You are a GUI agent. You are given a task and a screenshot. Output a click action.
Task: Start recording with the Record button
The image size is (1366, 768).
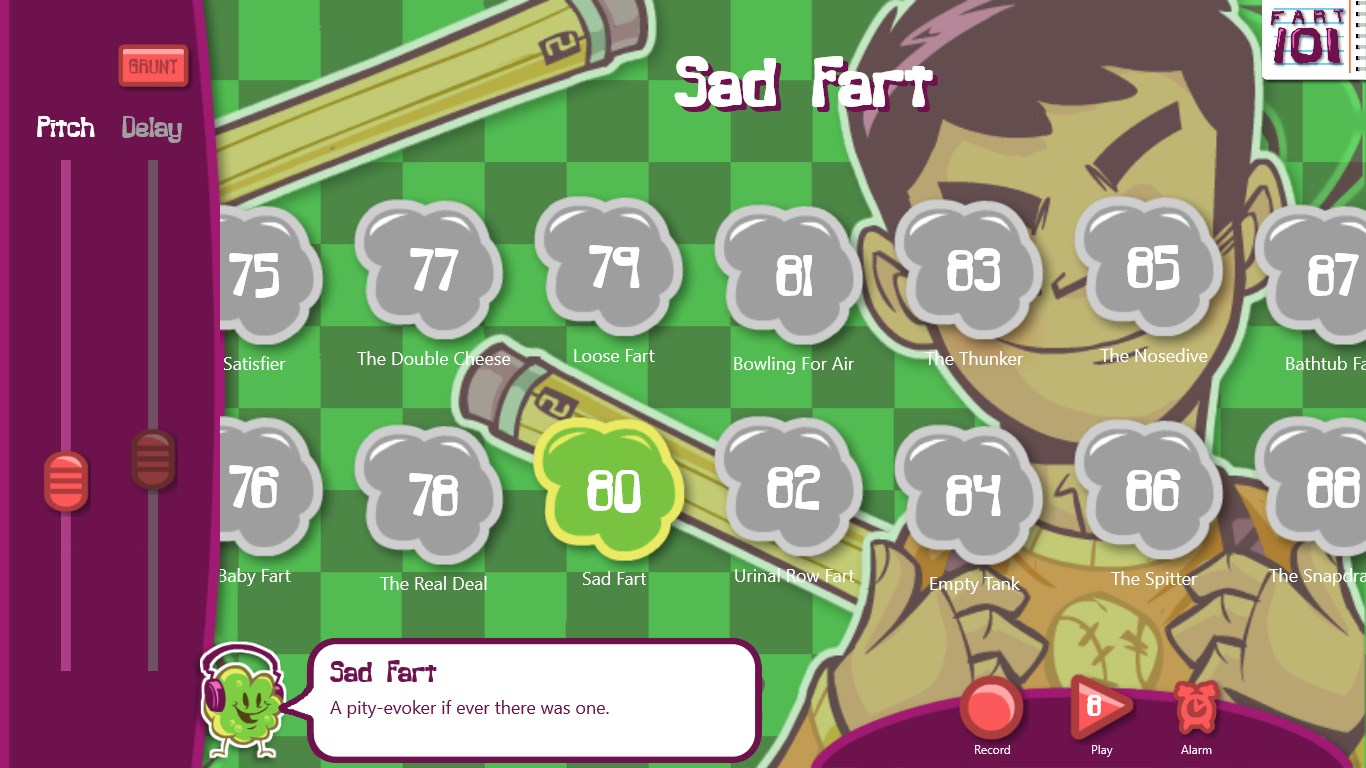[991, 709]
